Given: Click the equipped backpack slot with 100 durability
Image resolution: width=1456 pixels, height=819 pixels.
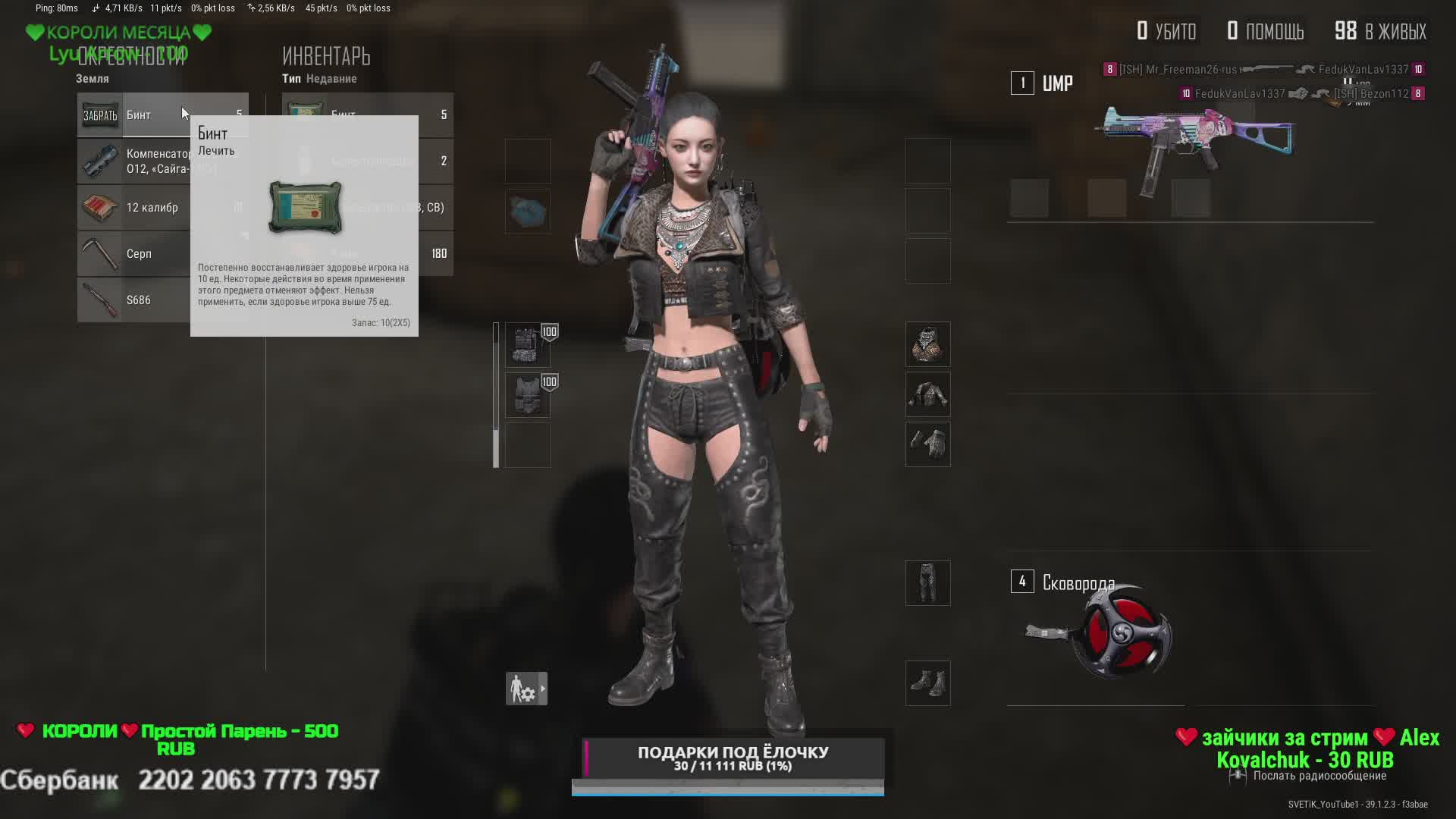Looking at the screenshot, I should point(528,345).
